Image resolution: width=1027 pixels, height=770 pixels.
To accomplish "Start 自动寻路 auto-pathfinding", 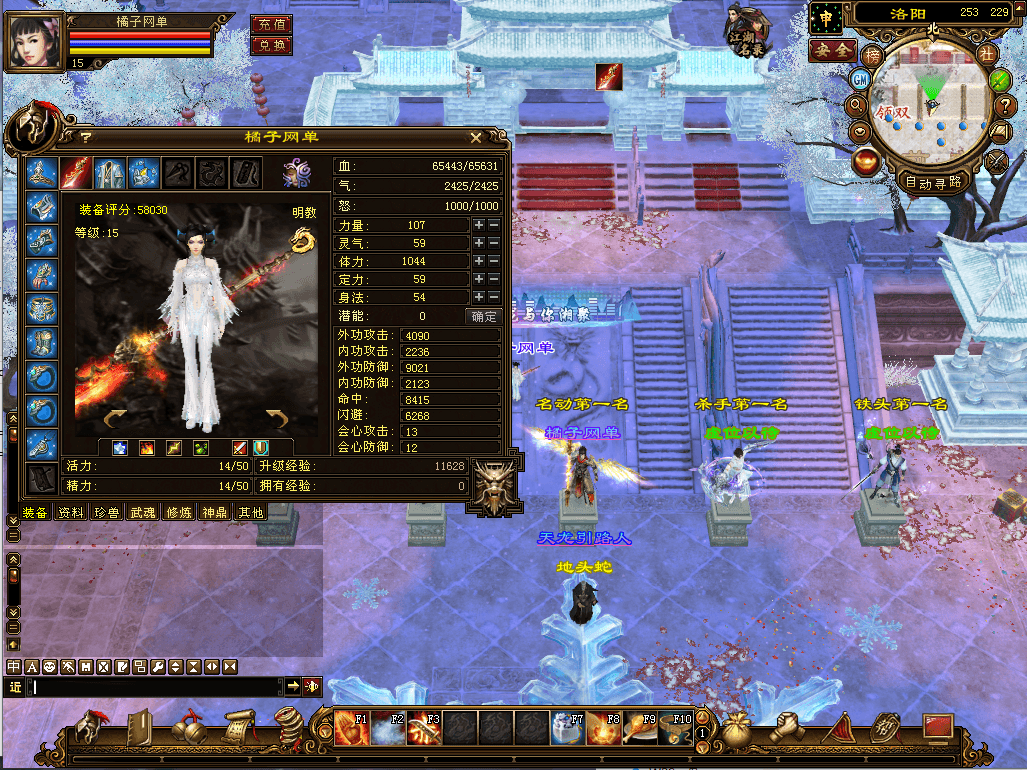I will pyautogui.click(x=934, y=182).
